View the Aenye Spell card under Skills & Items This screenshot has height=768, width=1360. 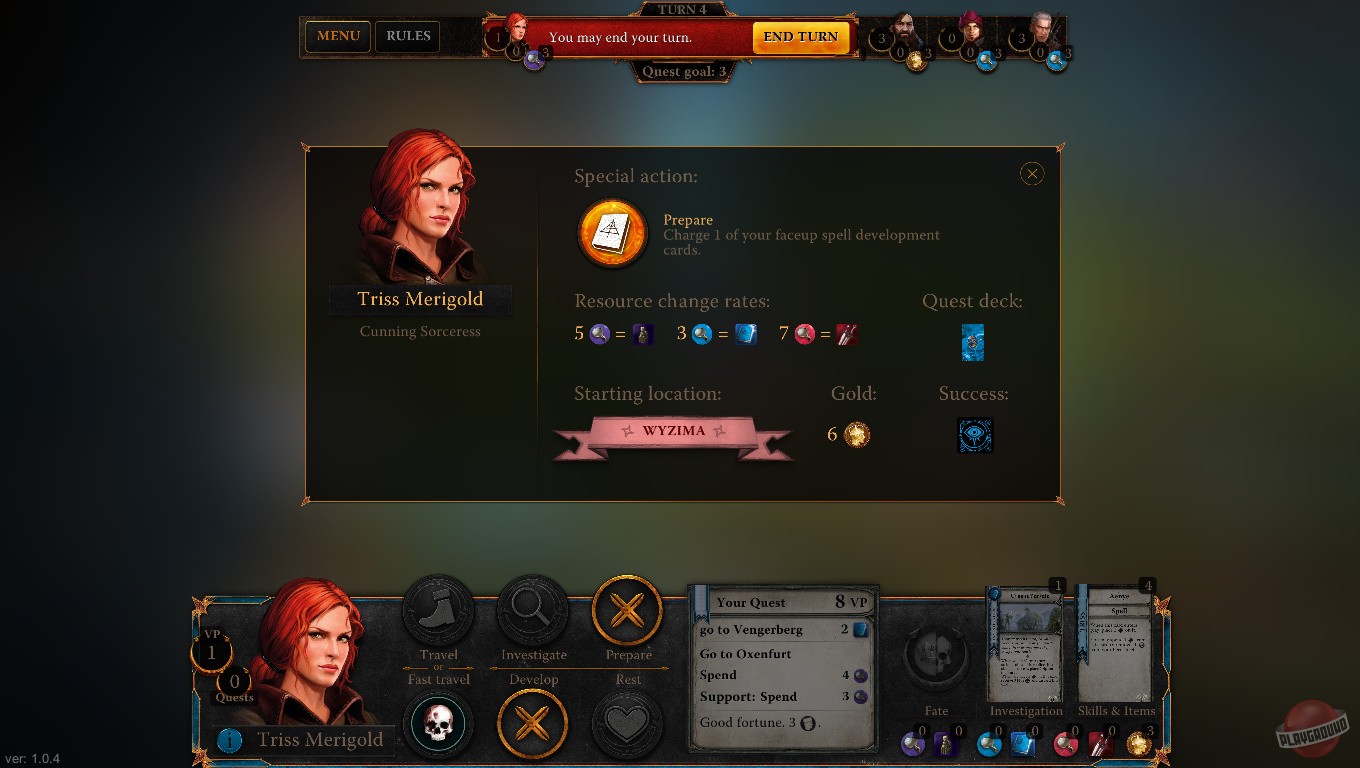[1117, 643]
